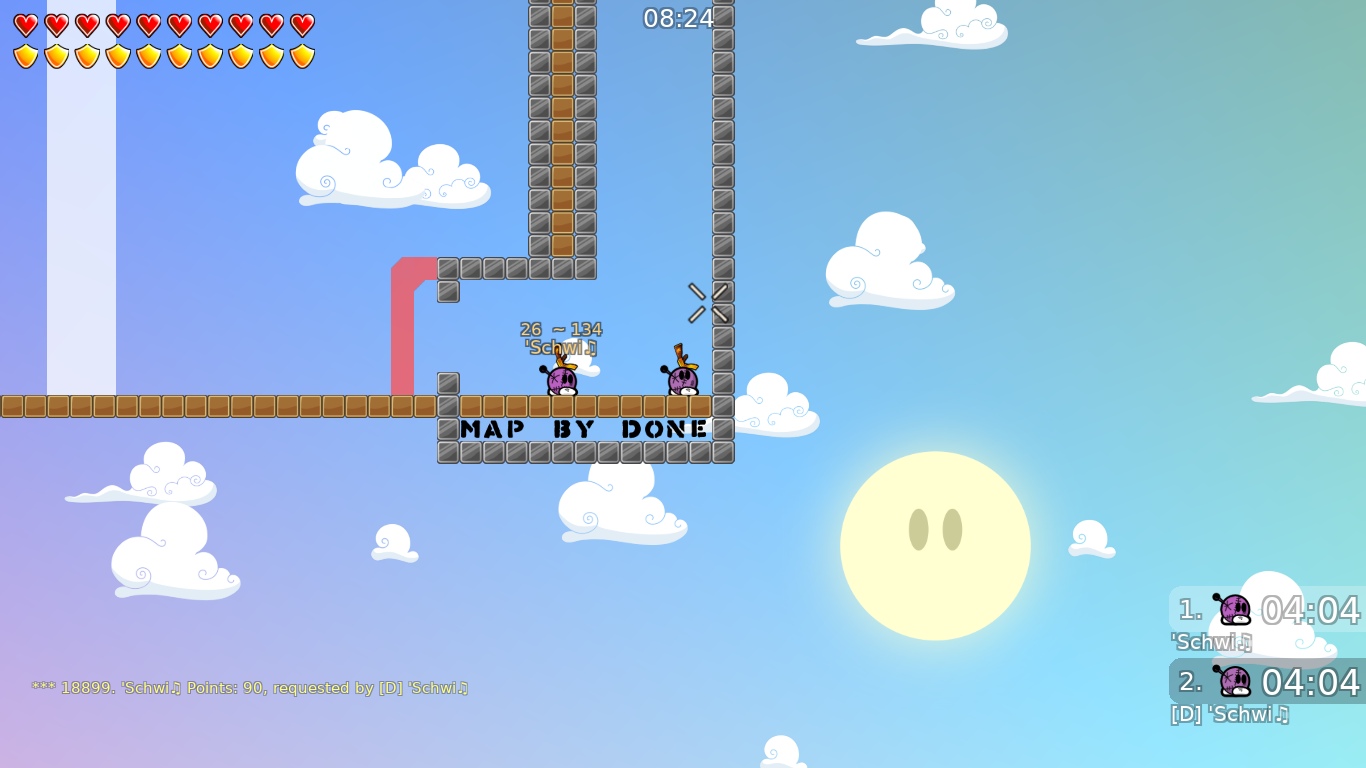
Task: Click the smiling sun in the background
Action: (935, 545)
